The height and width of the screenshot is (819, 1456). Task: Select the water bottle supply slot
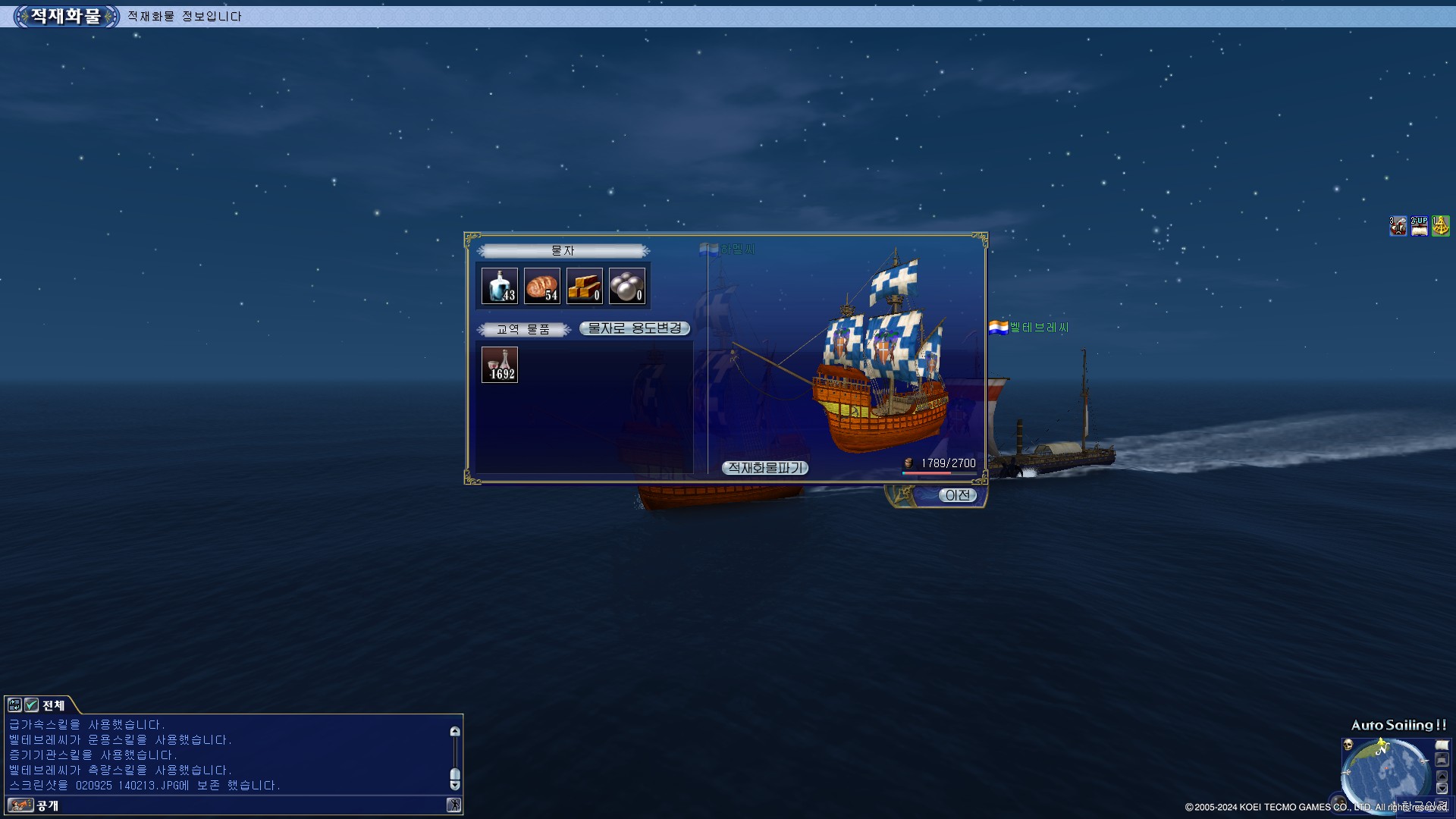tap(500, 286)
